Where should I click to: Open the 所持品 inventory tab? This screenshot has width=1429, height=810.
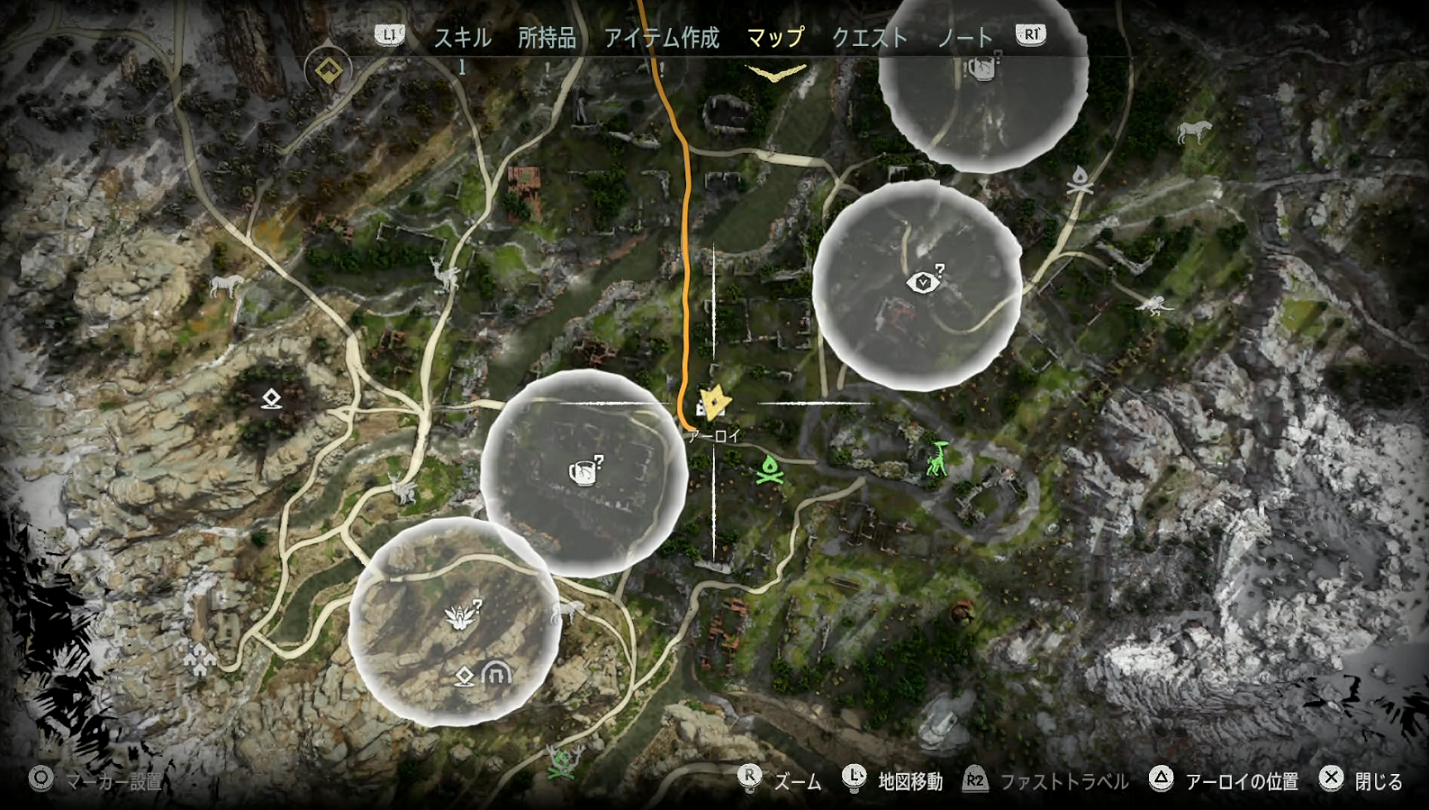[547, 38]
